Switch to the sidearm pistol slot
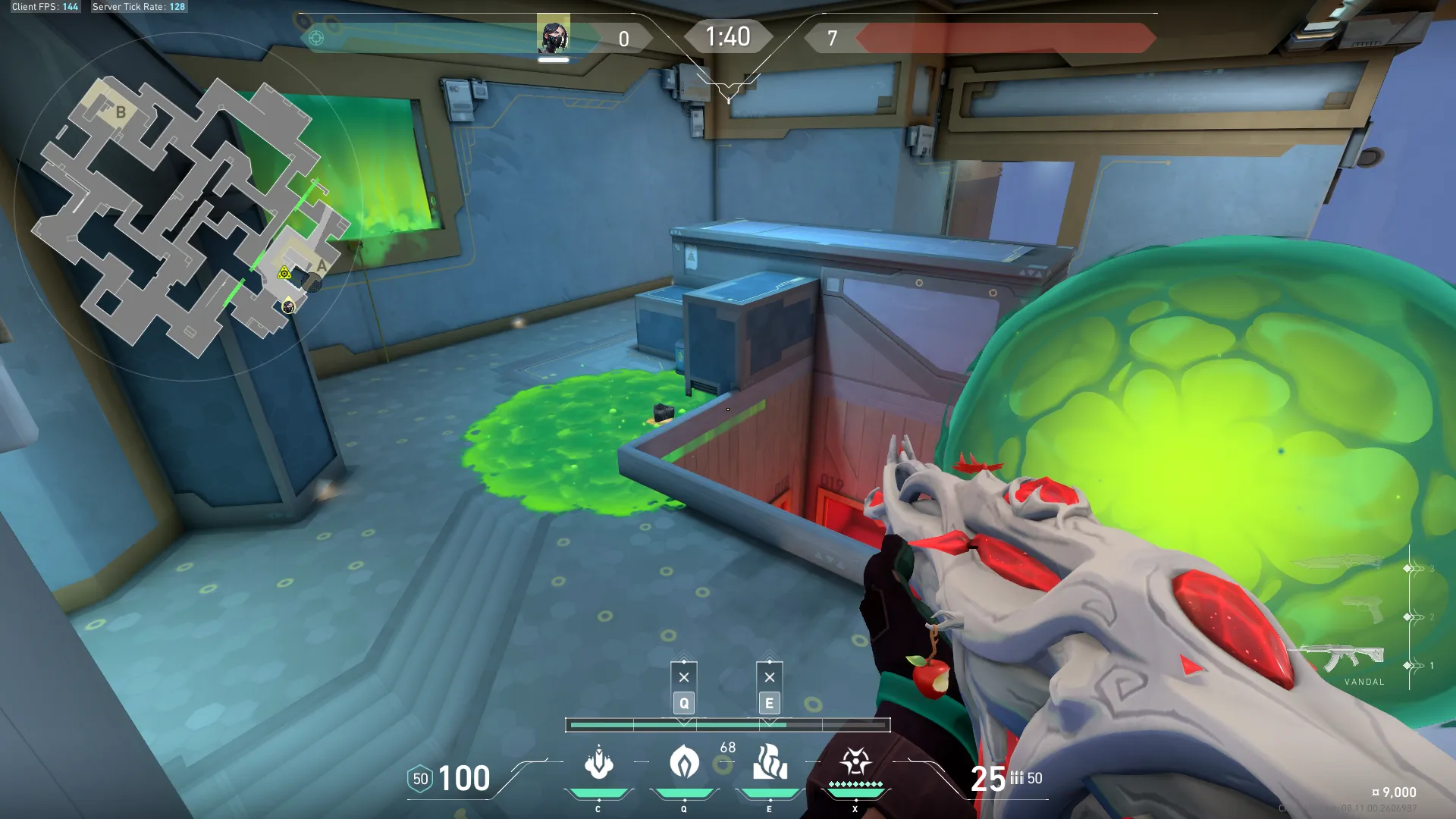Viewport: 1456px width, 819px height. (1363, 610)
